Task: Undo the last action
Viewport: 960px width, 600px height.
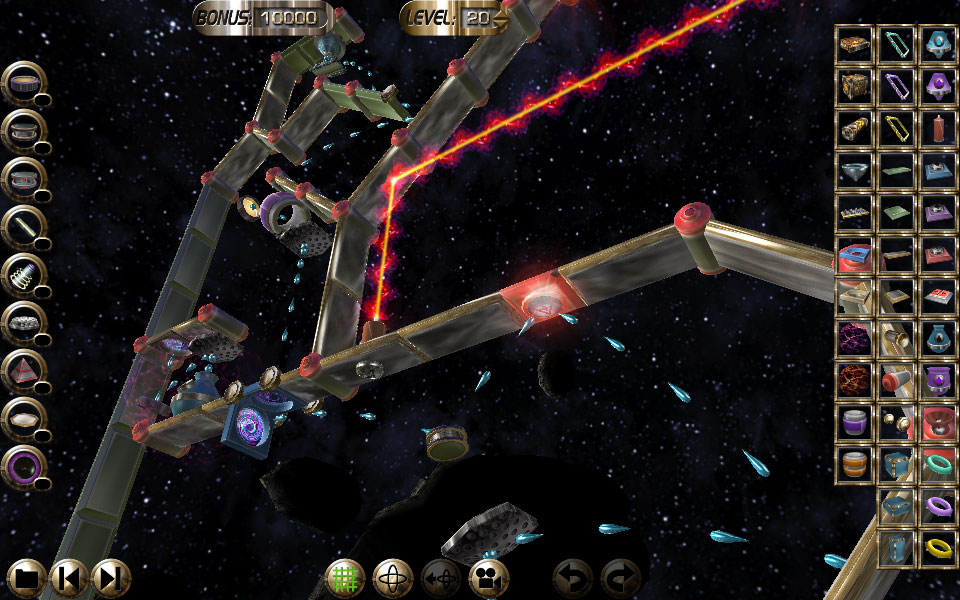Action: 573,577
